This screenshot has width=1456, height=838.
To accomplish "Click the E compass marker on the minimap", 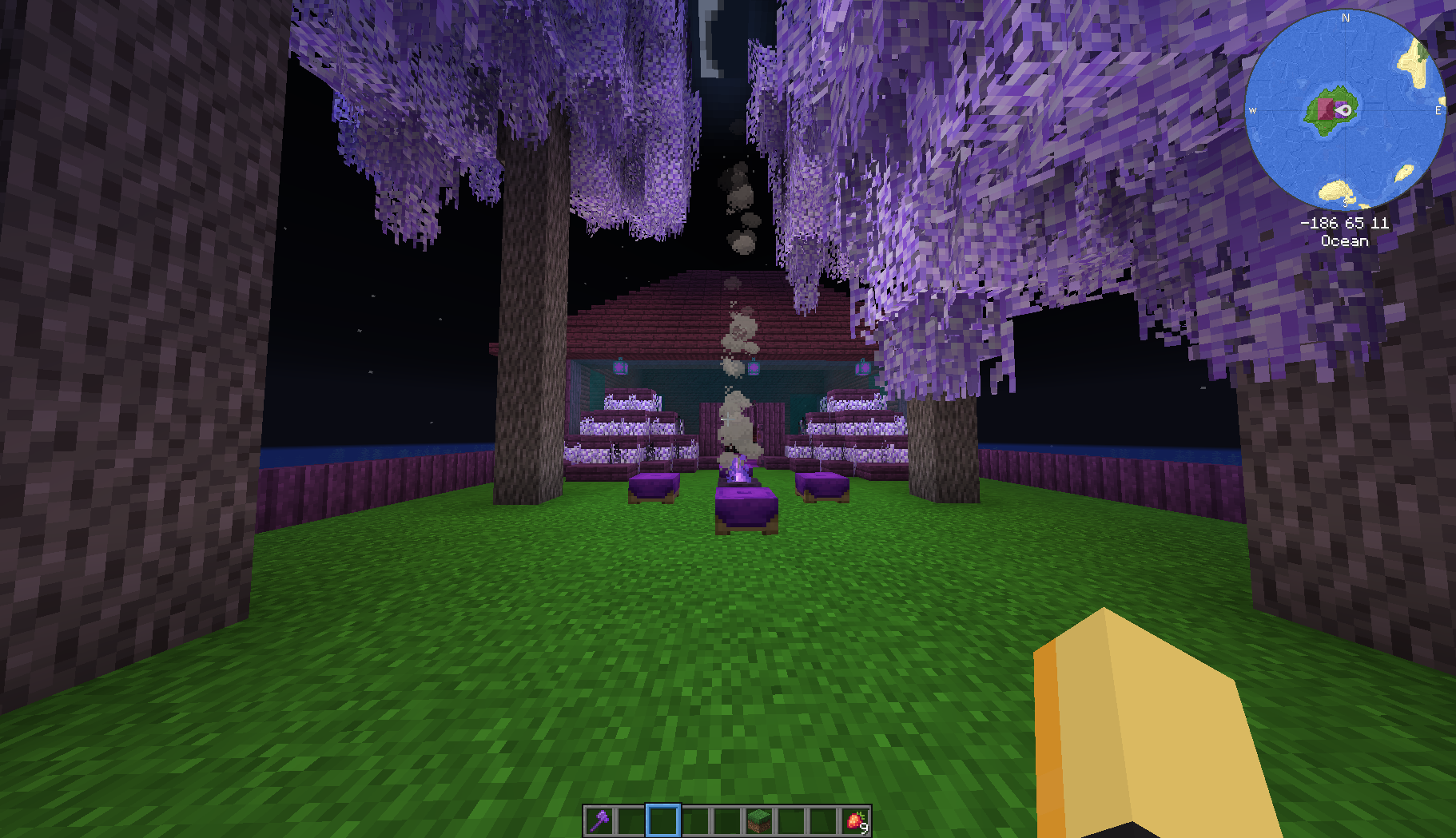I will tap(1438, 111).
